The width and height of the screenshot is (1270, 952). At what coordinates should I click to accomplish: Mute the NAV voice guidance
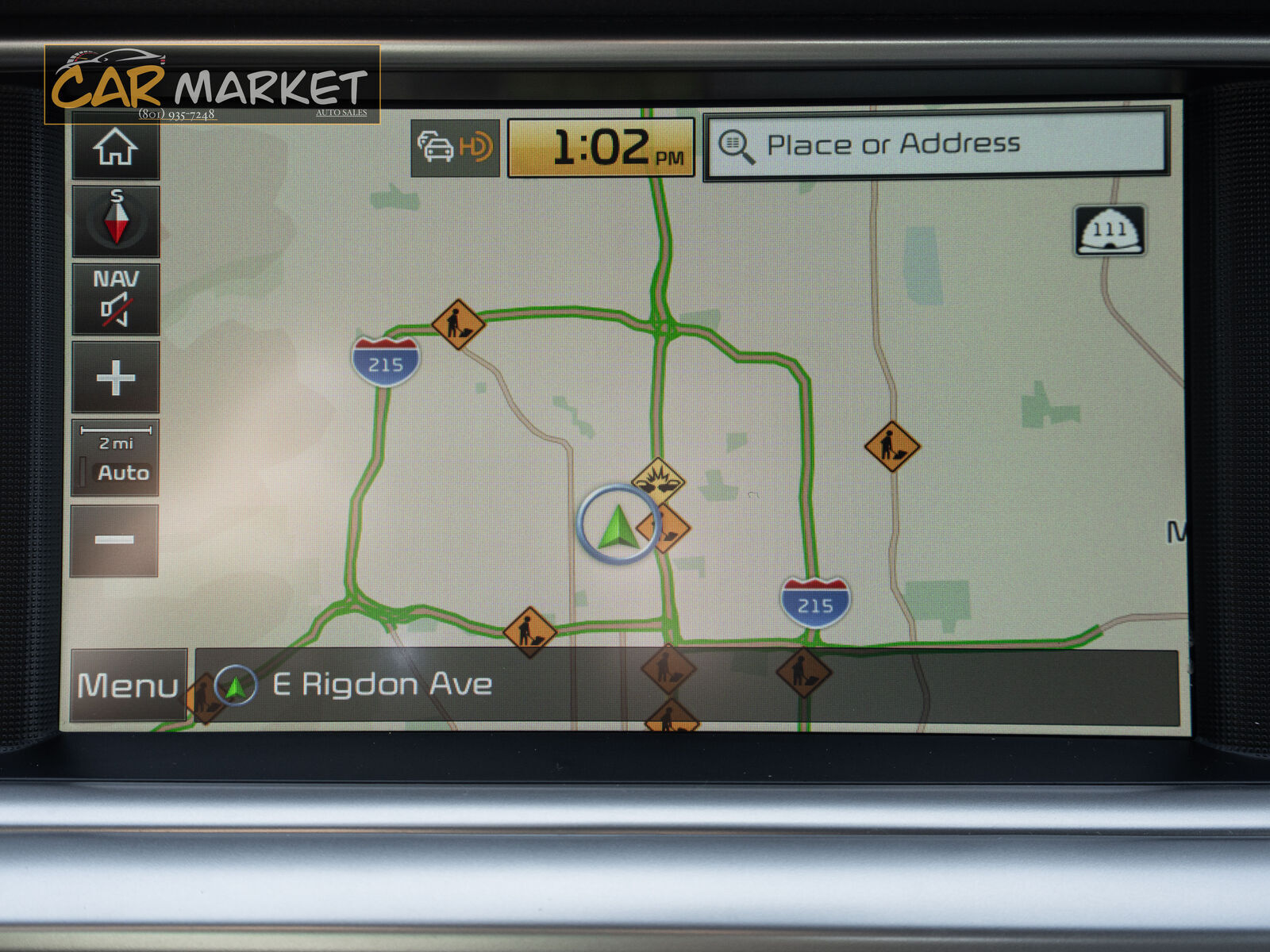tap(116, 299)
